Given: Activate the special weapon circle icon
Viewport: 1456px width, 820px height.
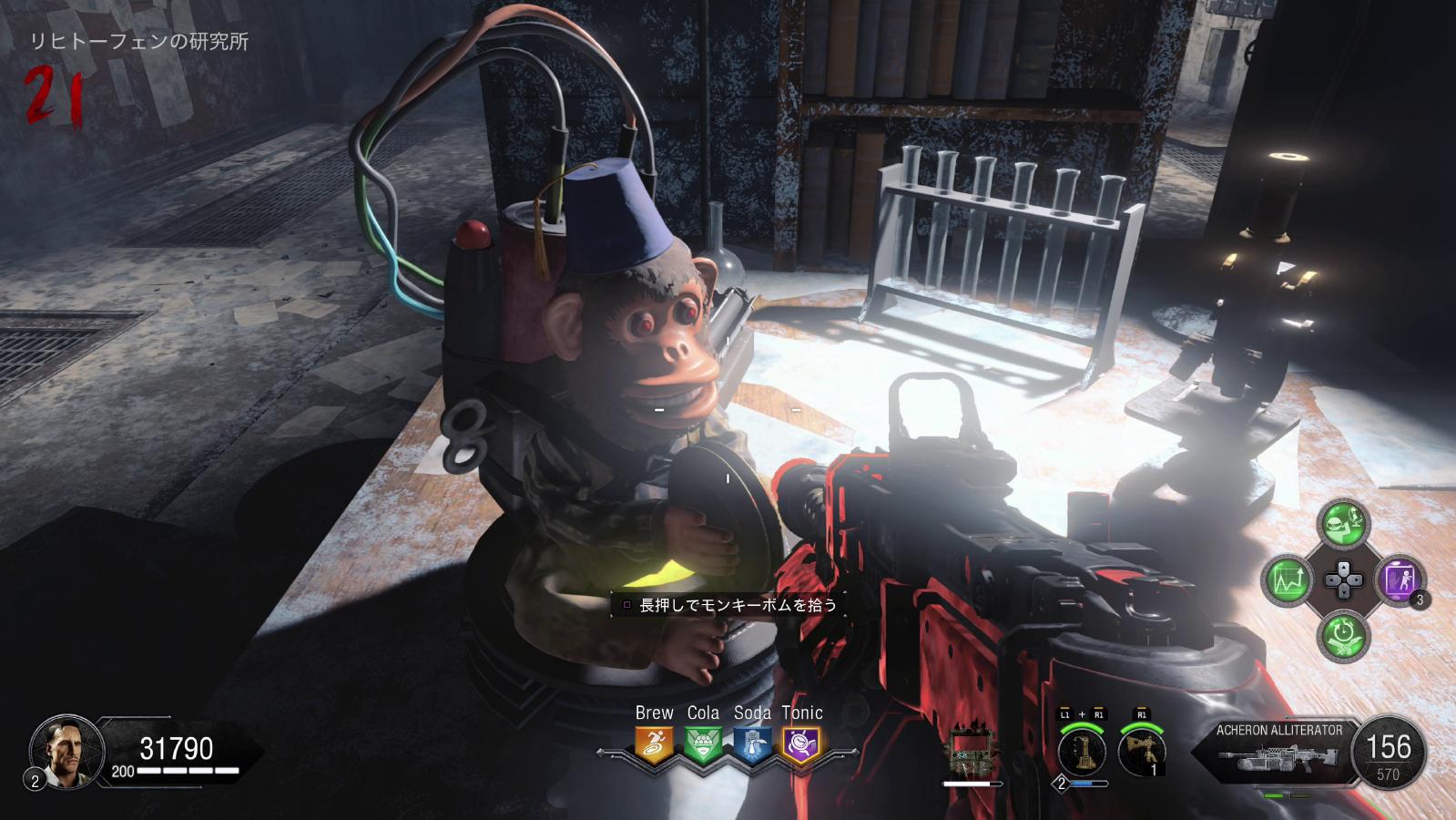Looking at the screenshot, I should (x=1081, y=751).
